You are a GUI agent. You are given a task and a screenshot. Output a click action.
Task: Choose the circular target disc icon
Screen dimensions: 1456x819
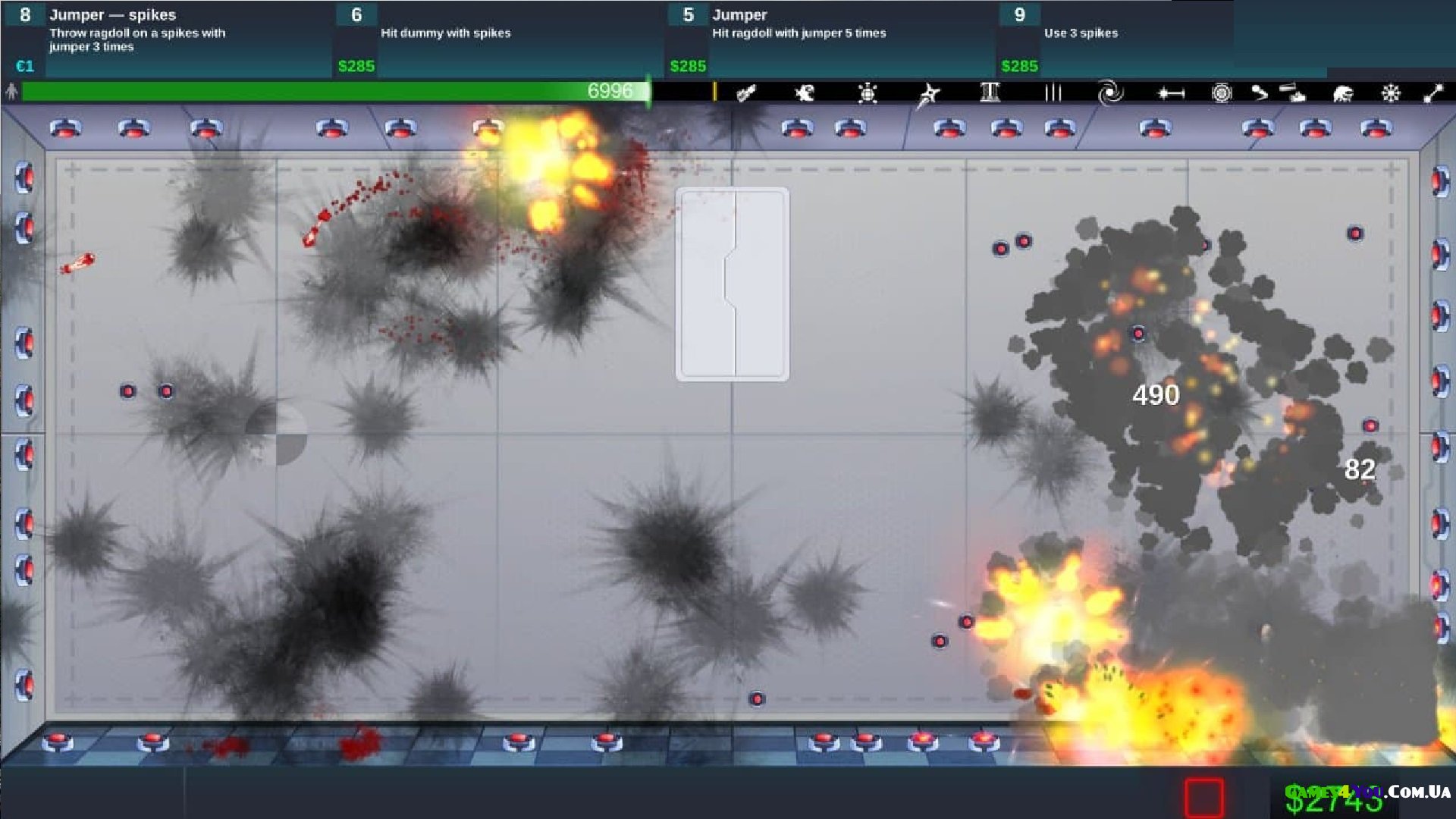1221,93
